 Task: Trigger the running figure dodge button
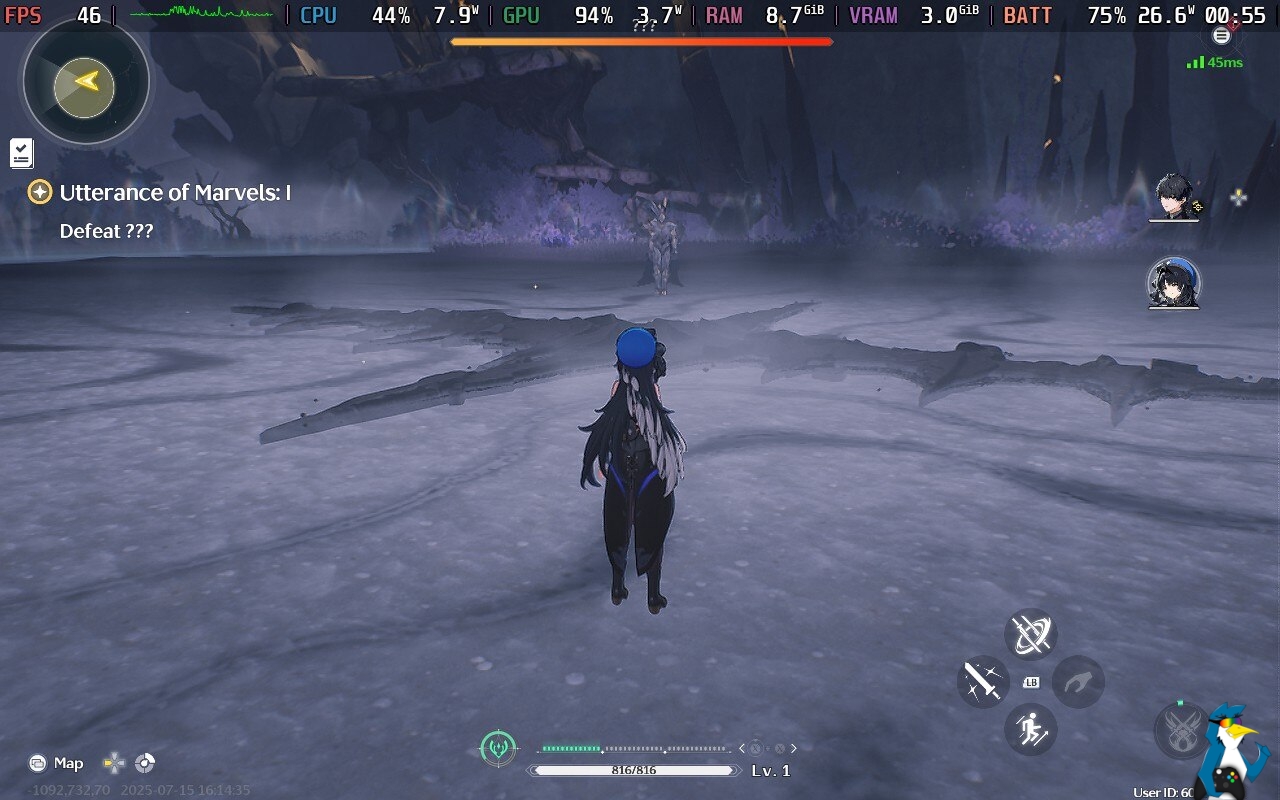pyautogui.click(x=1030, y=729)
